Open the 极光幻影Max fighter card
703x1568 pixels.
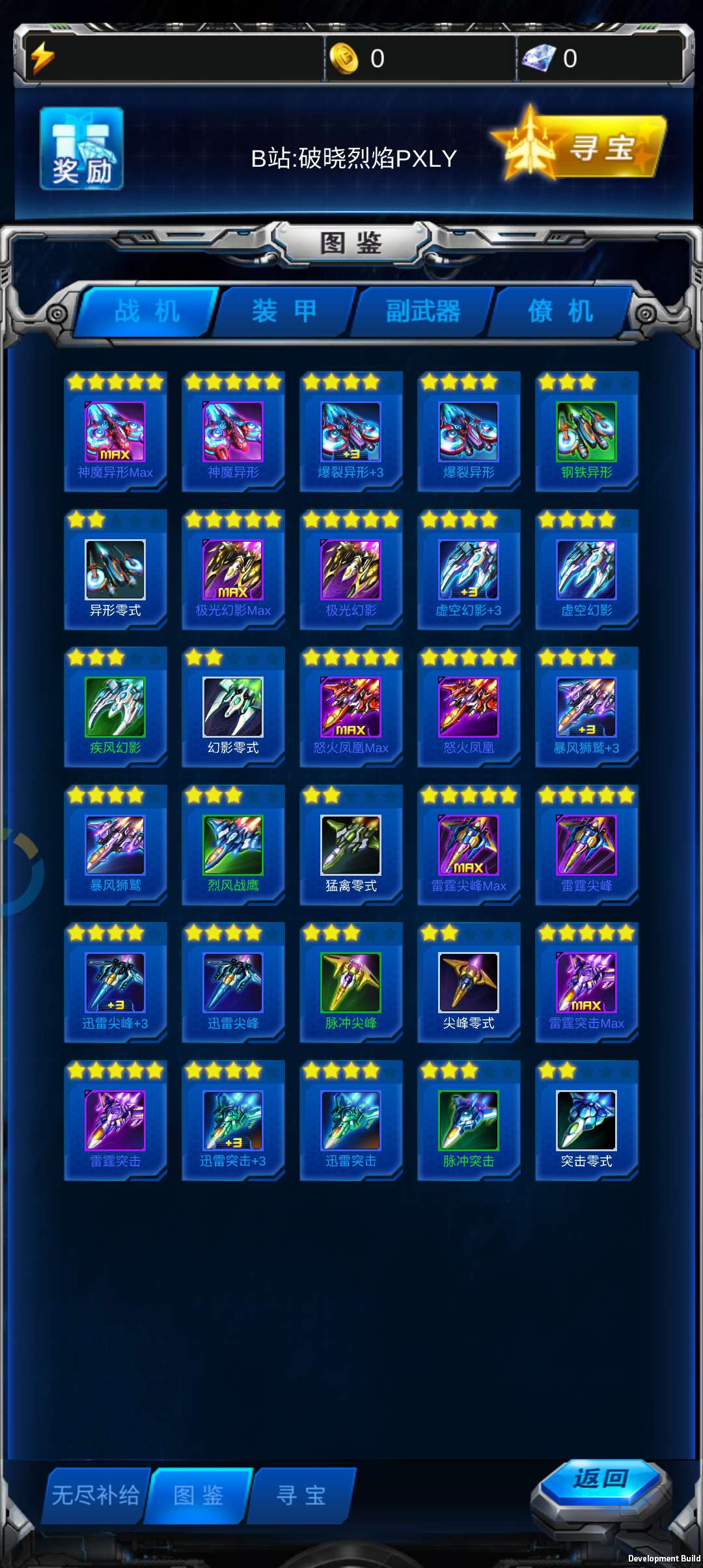click(233, 570)
